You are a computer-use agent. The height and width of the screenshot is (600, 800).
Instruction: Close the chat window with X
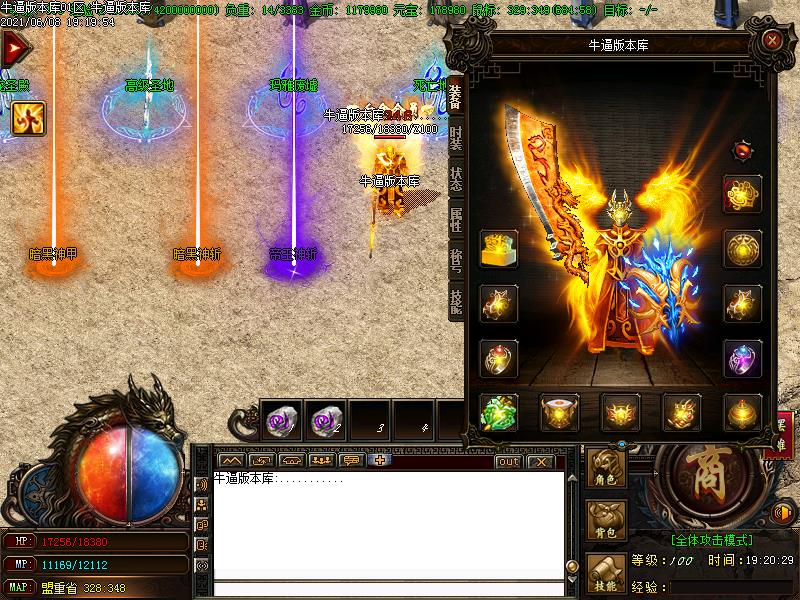540,461
